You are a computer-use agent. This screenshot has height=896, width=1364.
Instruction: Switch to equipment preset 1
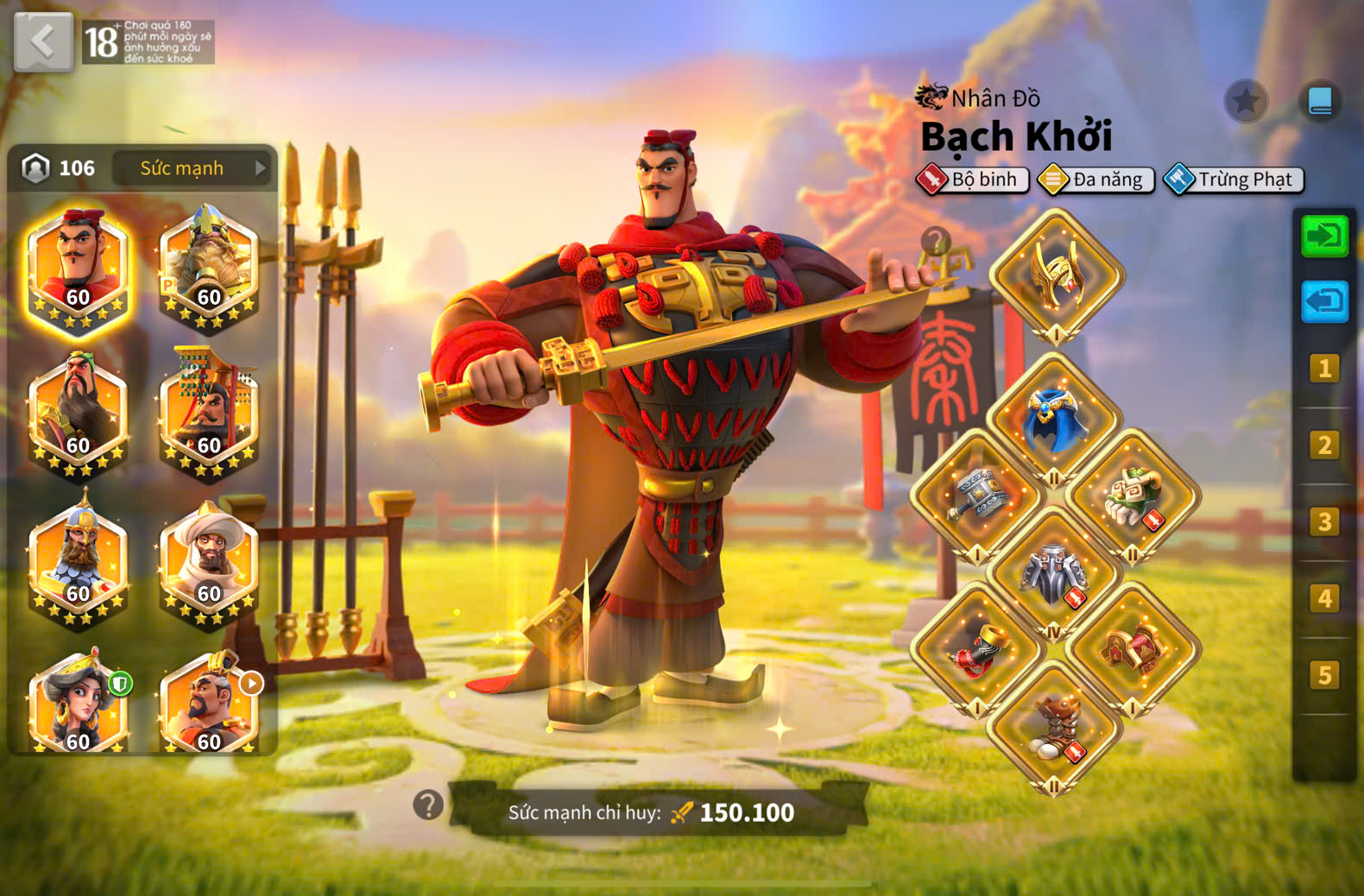(1324, 369)
